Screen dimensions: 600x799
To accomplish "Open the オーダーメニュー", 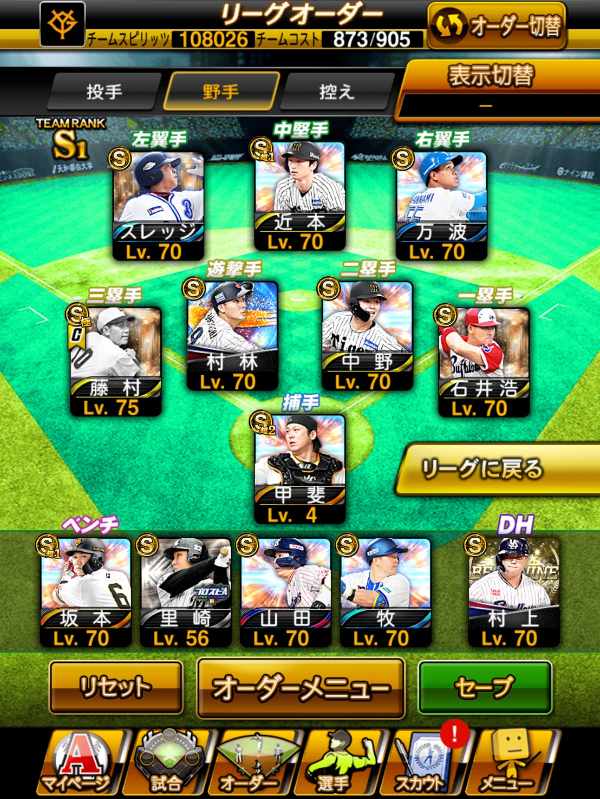I will [300, 688].
